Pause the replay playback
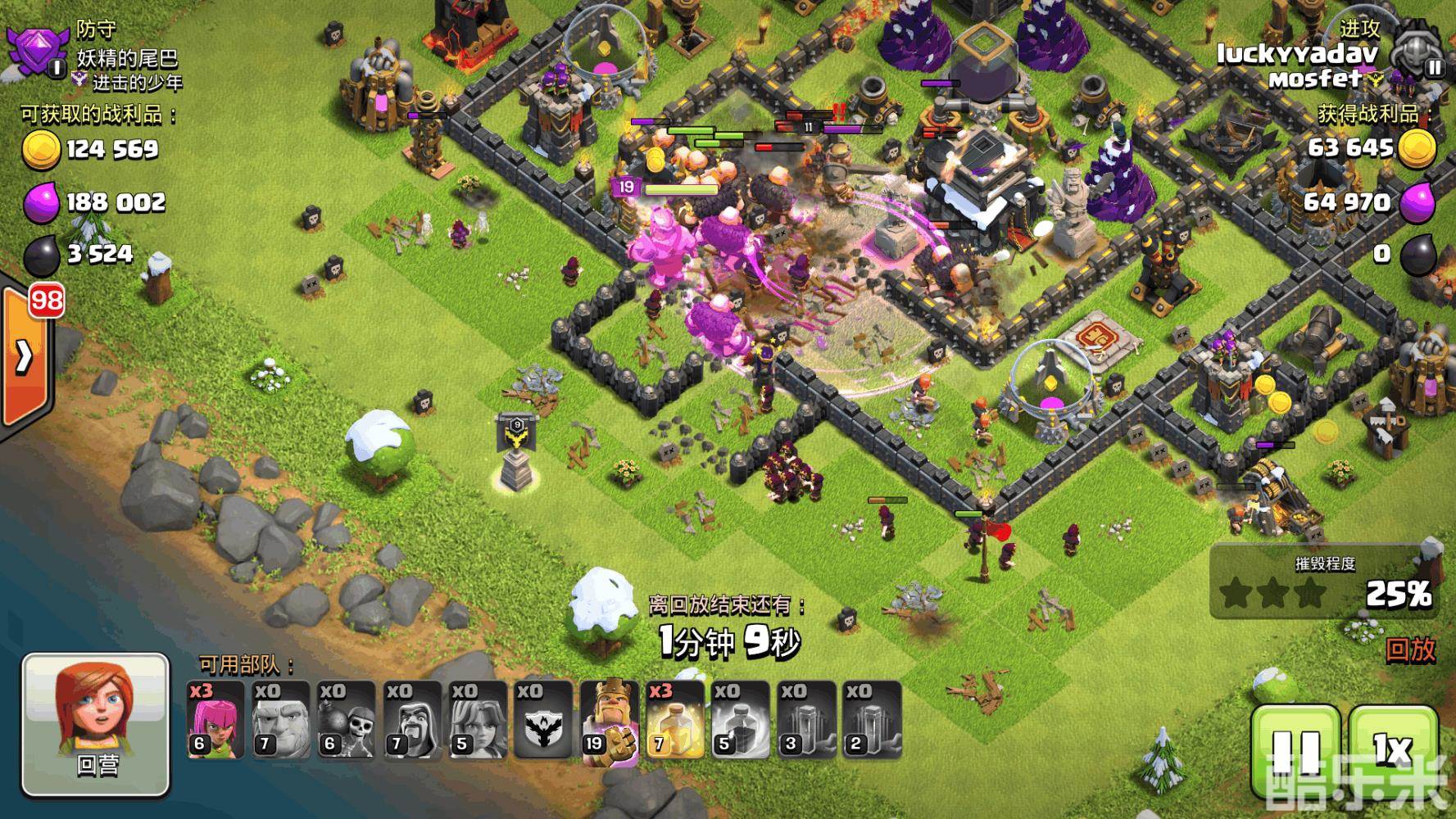The width and height of the screenshot is (1456, 819). [x=1297, y=749]
